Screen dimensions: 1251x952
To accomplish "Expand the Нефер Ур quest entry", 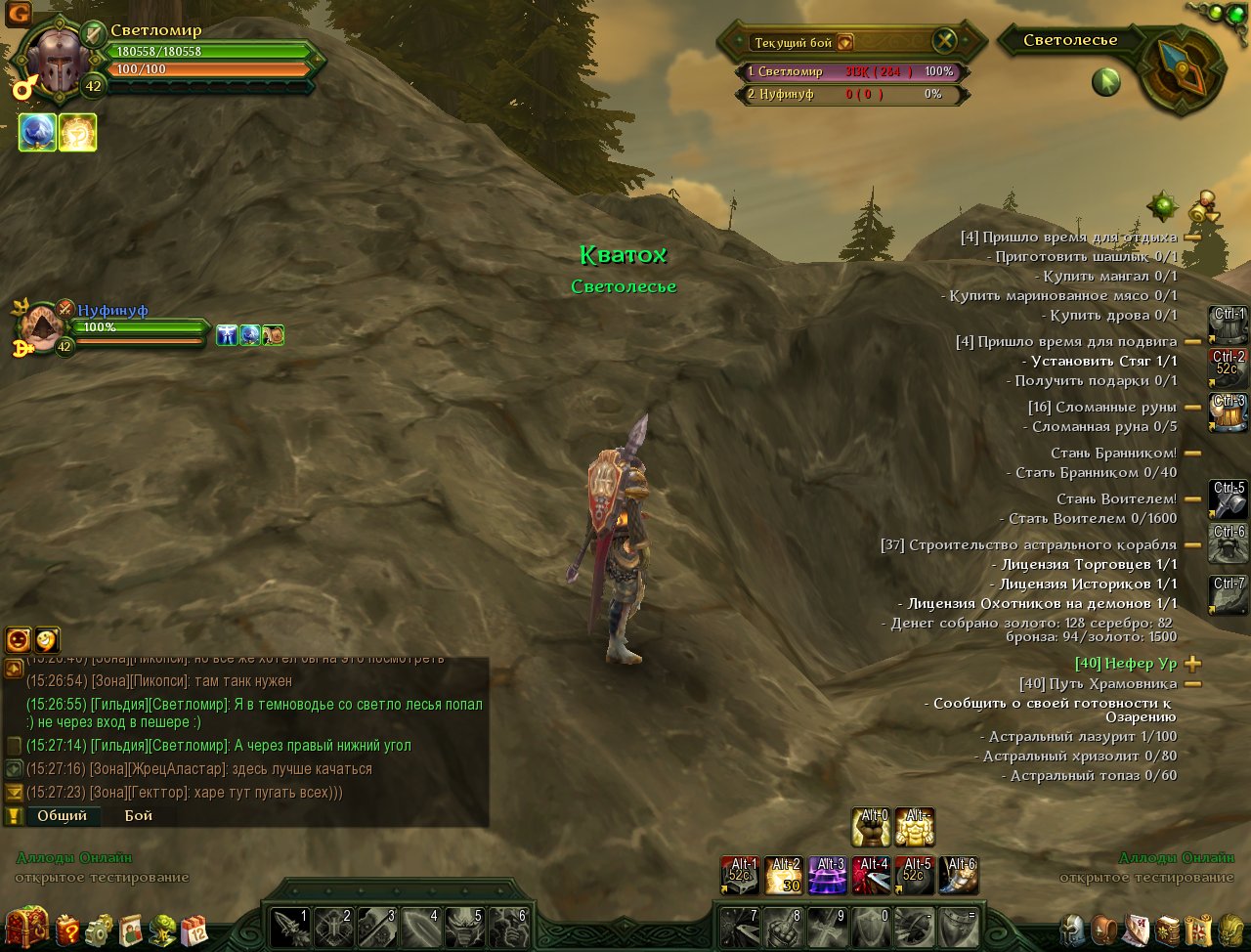I will coord(1192,664).
